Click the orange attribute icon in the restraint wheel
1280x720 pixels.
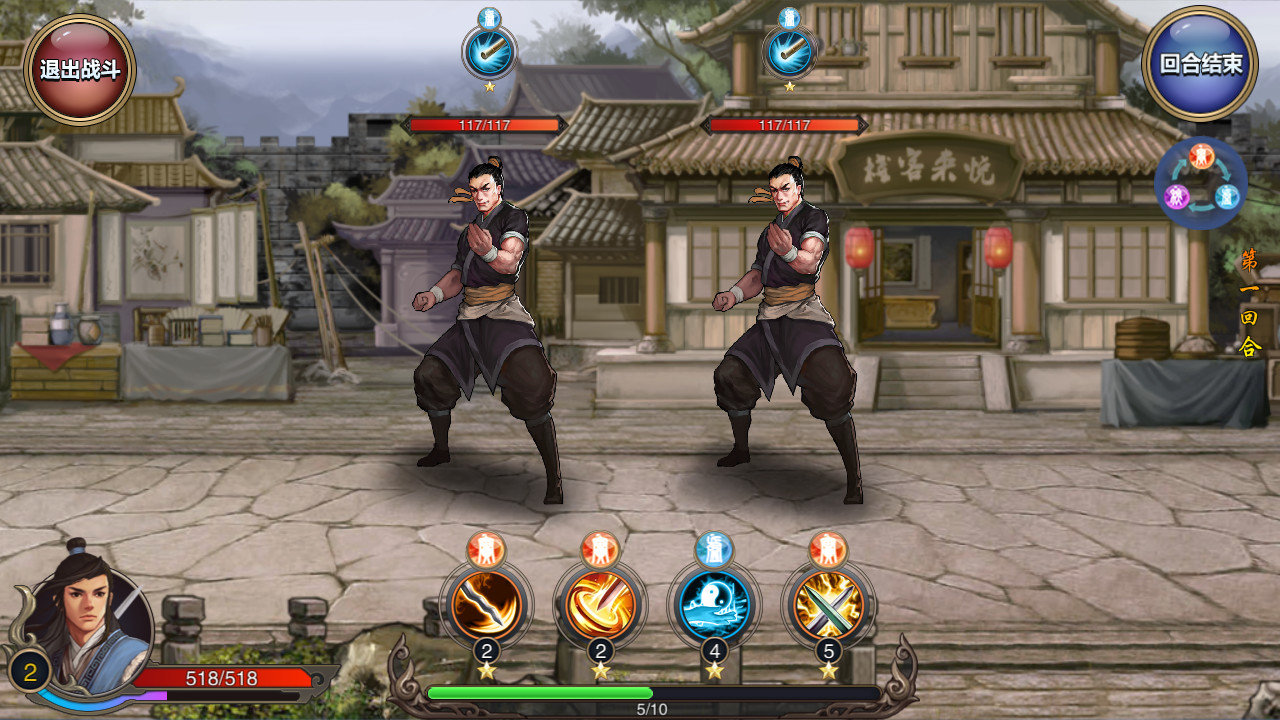1201,156
